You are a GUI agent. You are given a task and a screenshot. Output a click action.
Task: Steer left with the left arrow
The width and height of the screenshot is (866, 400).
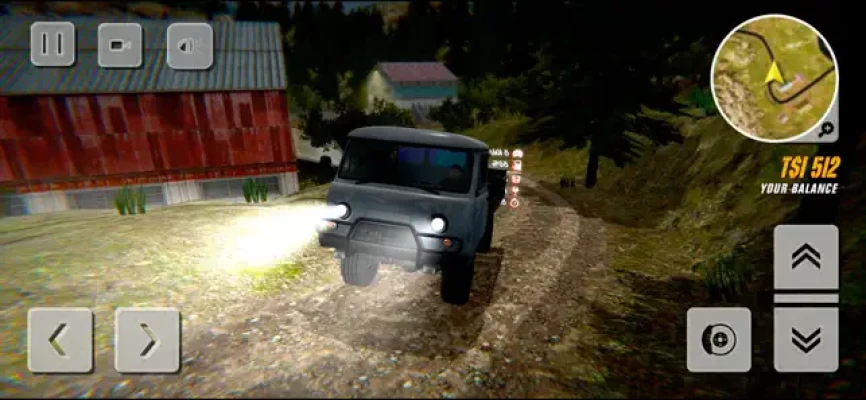click(x=60, y=340)
